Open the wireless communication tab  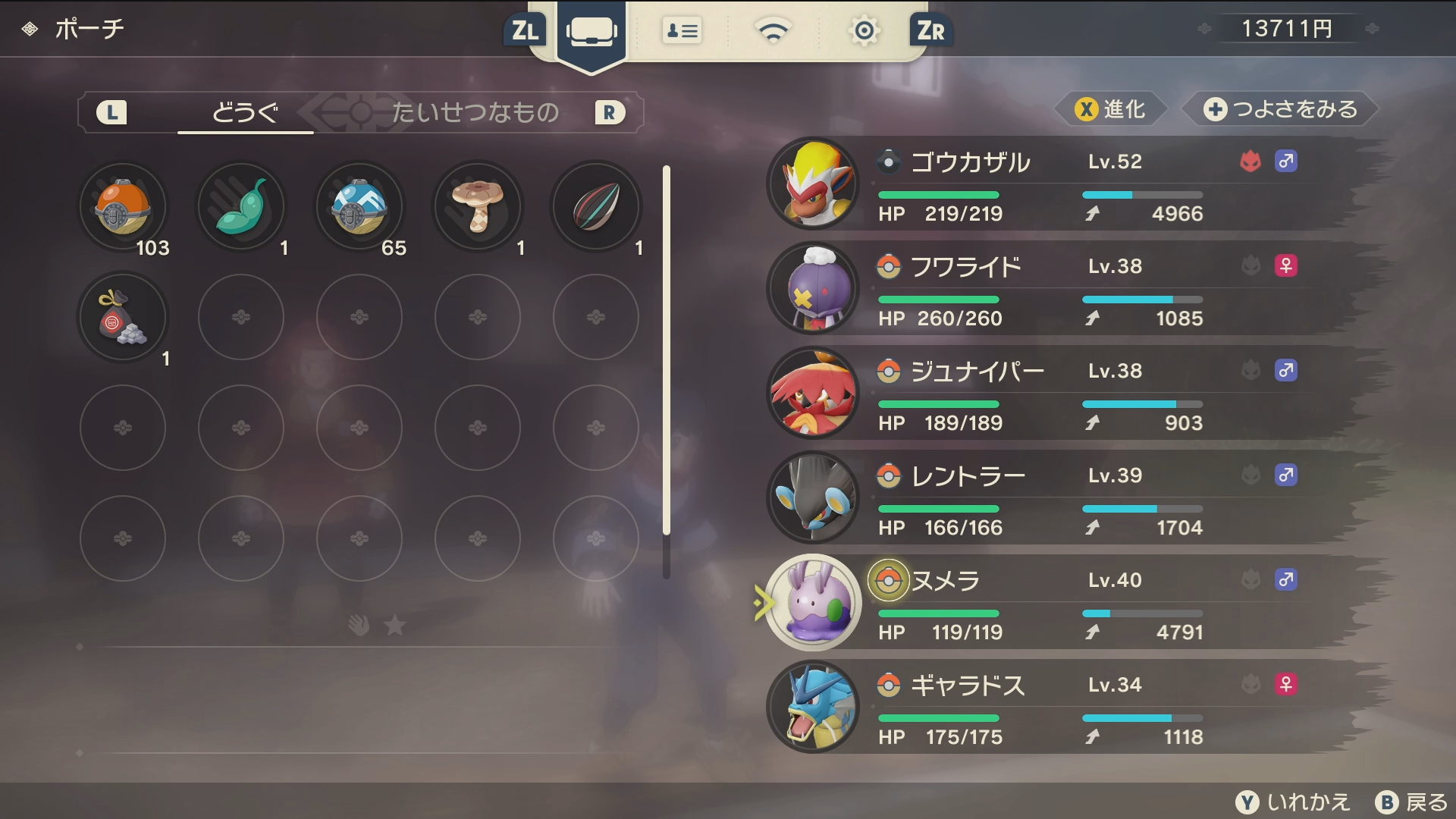tap(773, 32)
